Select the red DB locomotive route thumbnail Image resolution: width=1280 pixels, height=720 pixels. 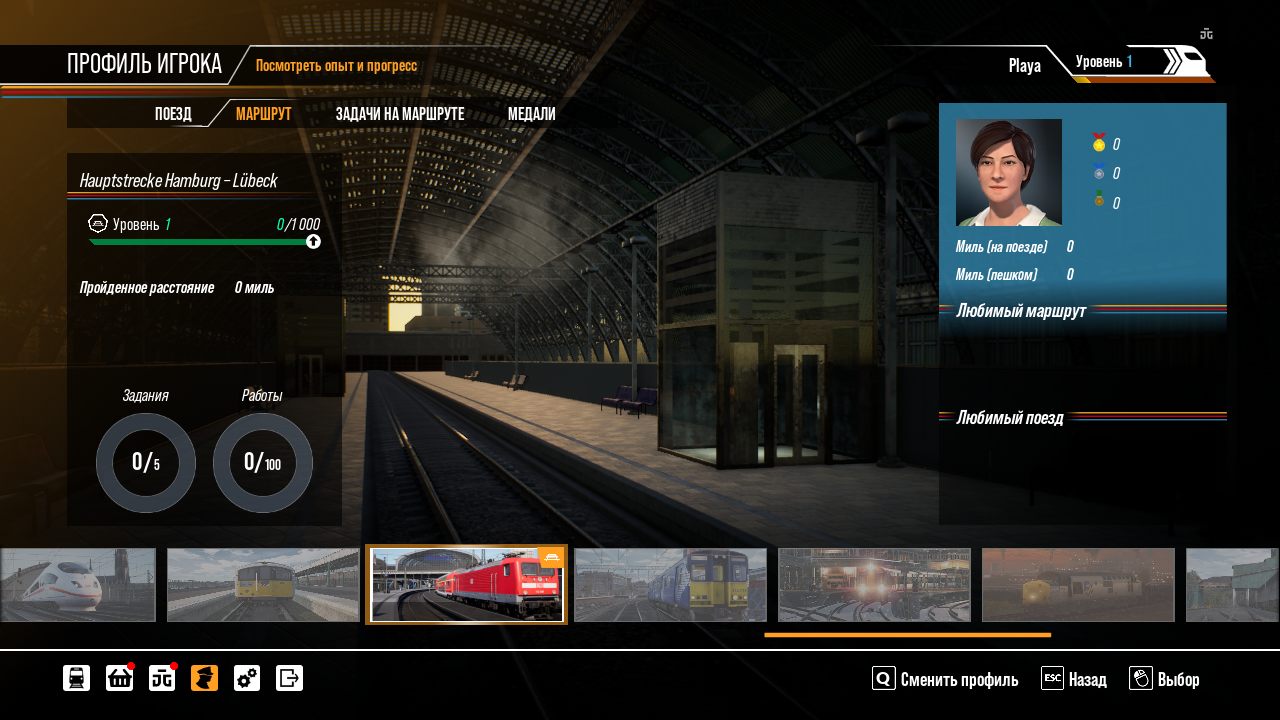[x=467, y=585]
